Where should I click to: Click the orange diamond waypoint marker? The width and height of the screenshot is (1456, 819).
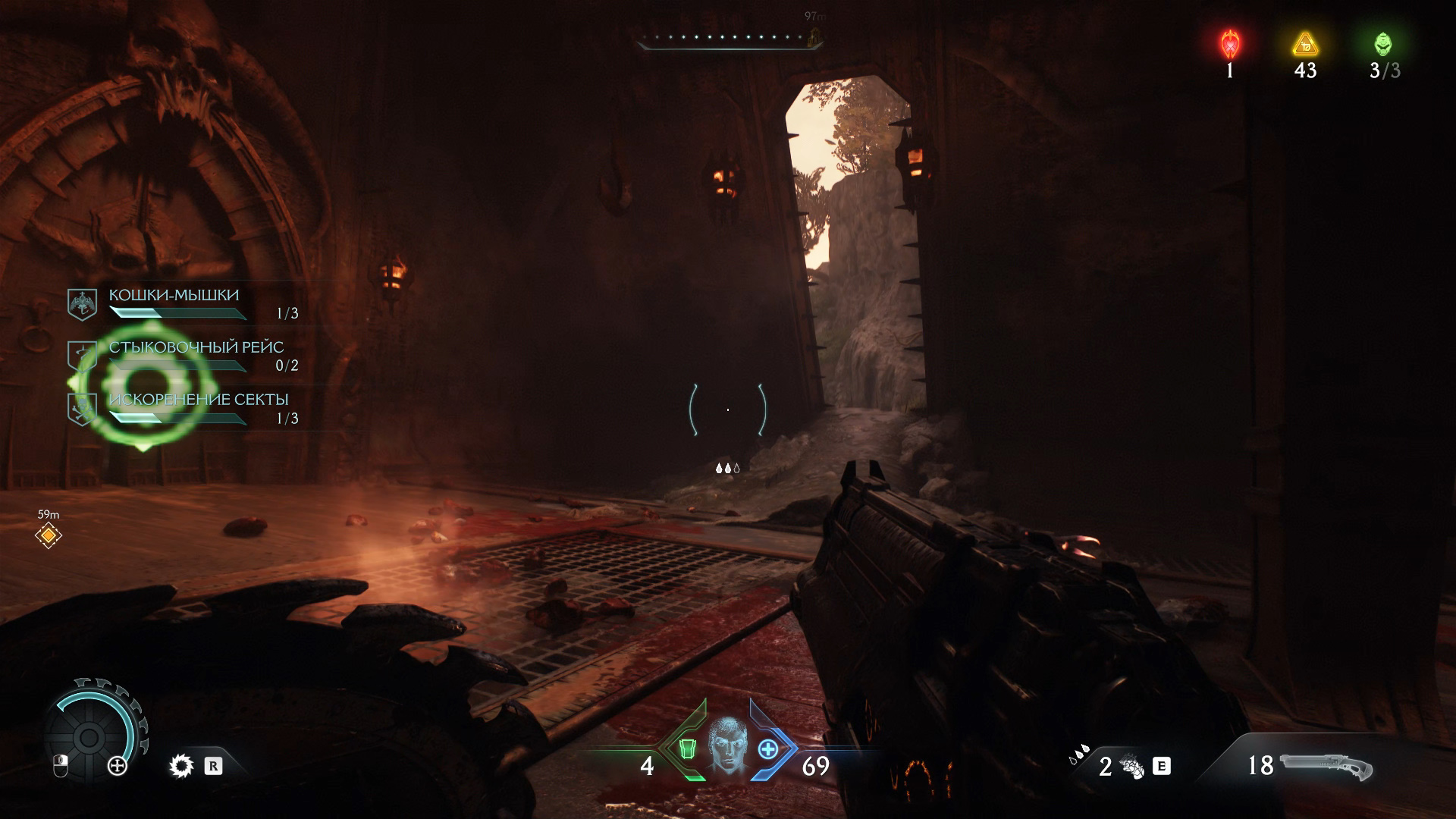pyautogui.click(x=49, y=536)
